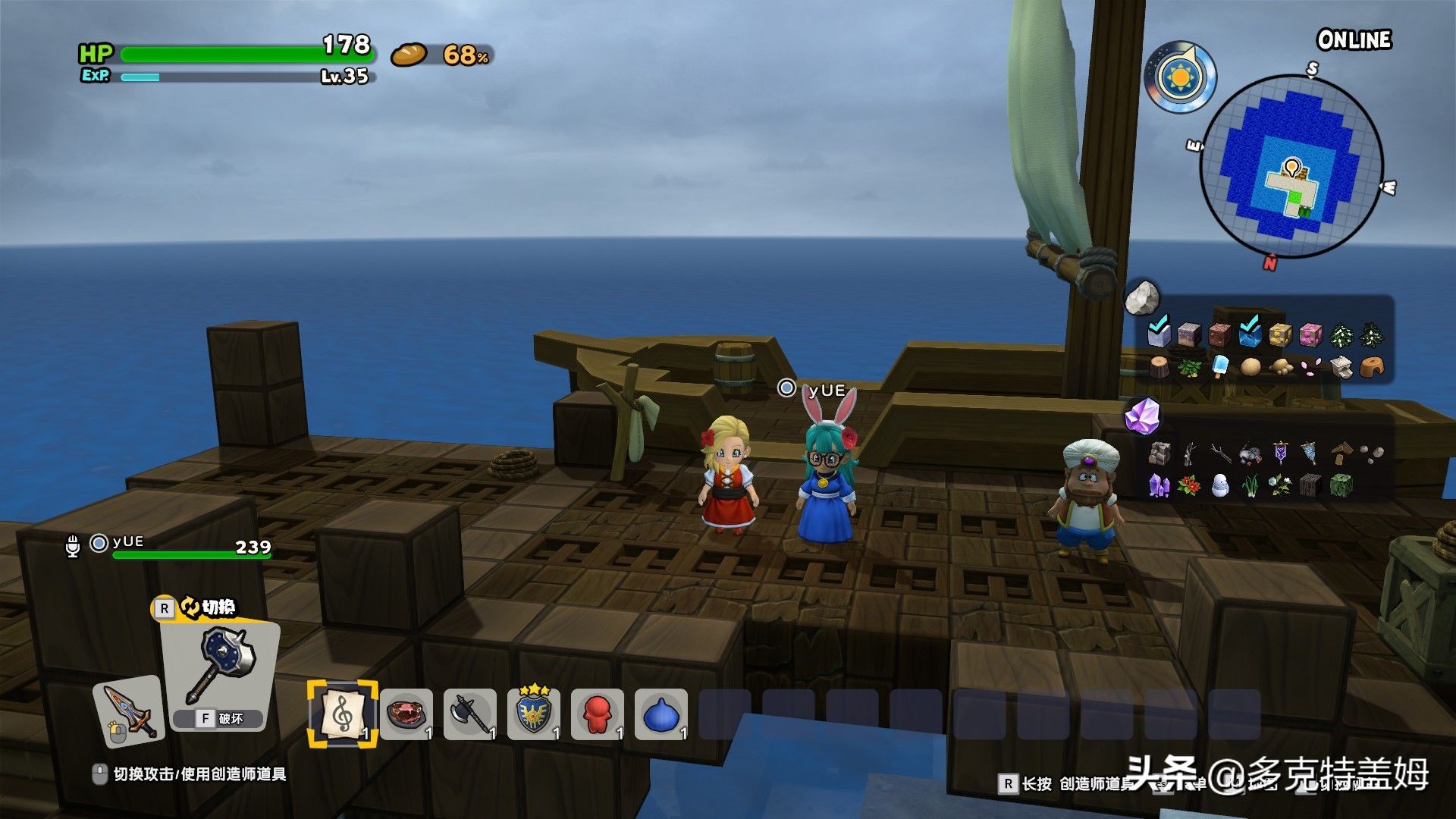Viewport: 1456px width, 819px height.
Task: Open the circular island minimap
Action: [x=1291, y=165]
